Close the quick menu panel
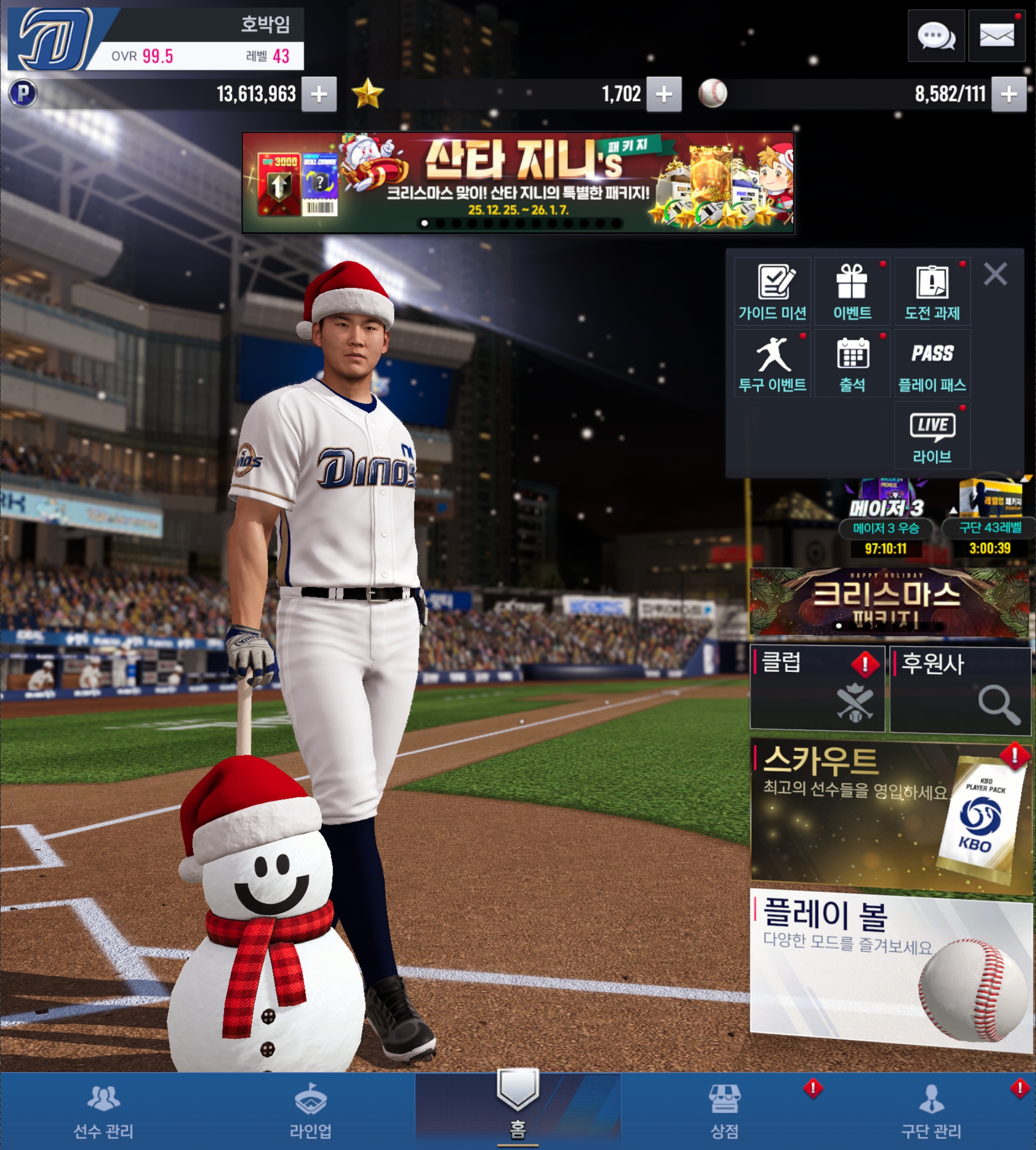 point(995,274)
